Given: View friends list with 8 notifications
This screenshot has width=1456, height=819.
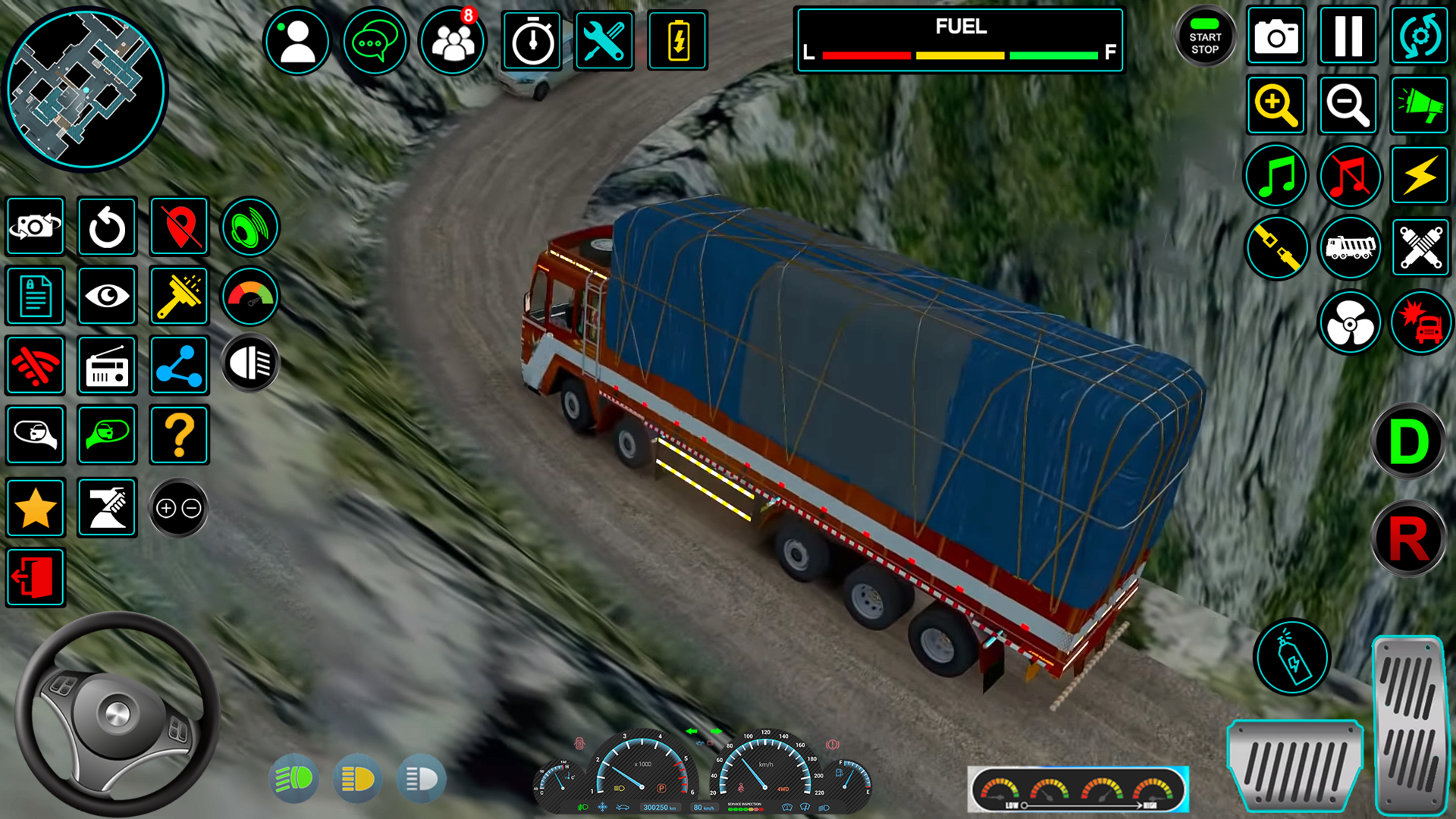Looking at the screenshot, I should coord(451,41).
